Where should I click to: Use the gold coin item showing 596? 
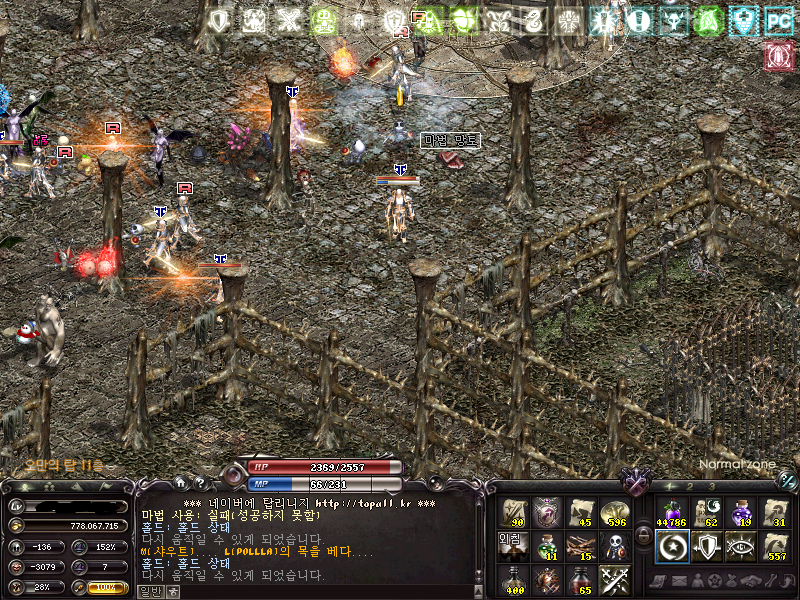(613, 513)
